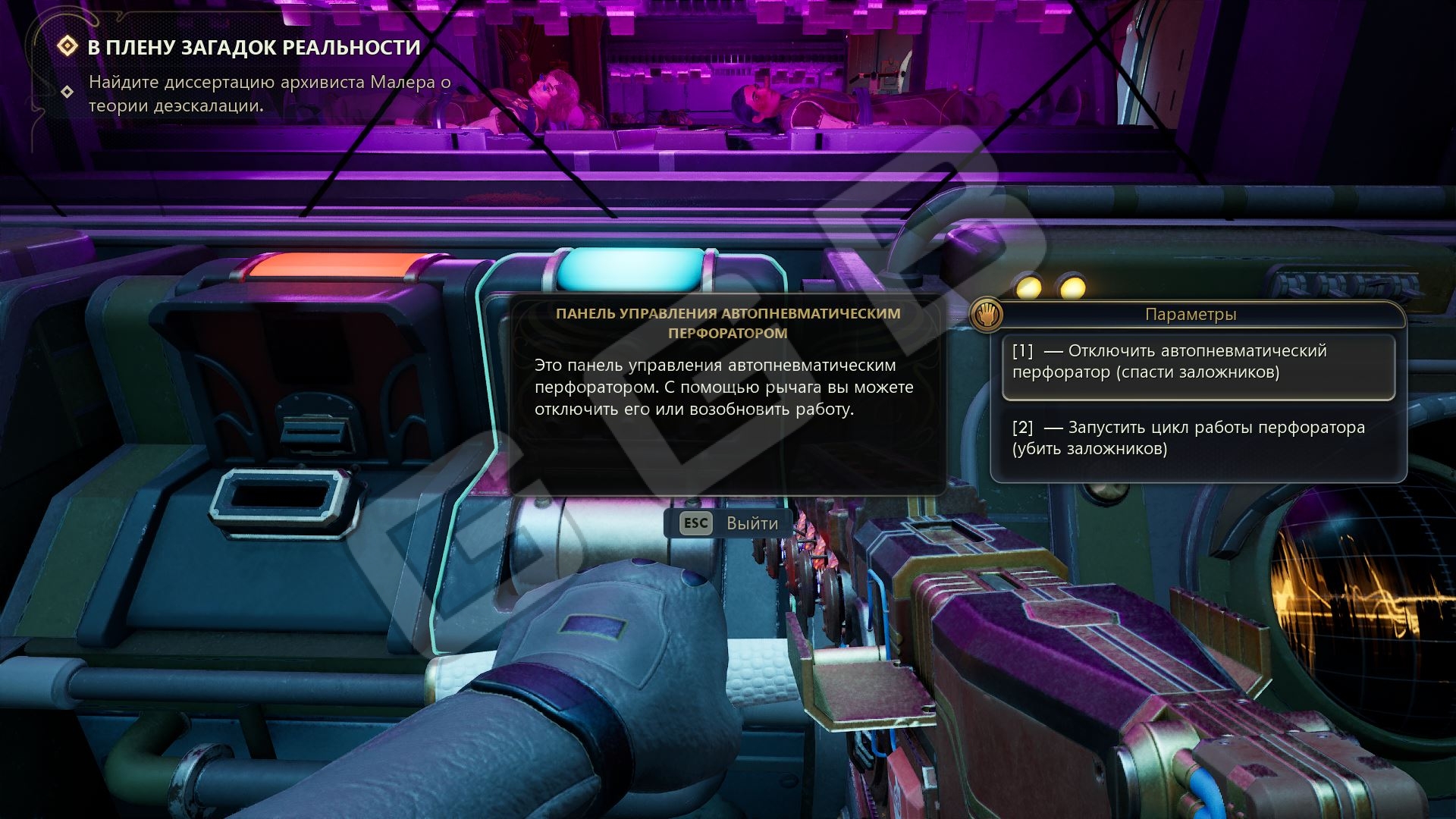Click the Выйти exit button
Image resolution: width=1456 pixels, height=819 pixels.
click(729, 523)
